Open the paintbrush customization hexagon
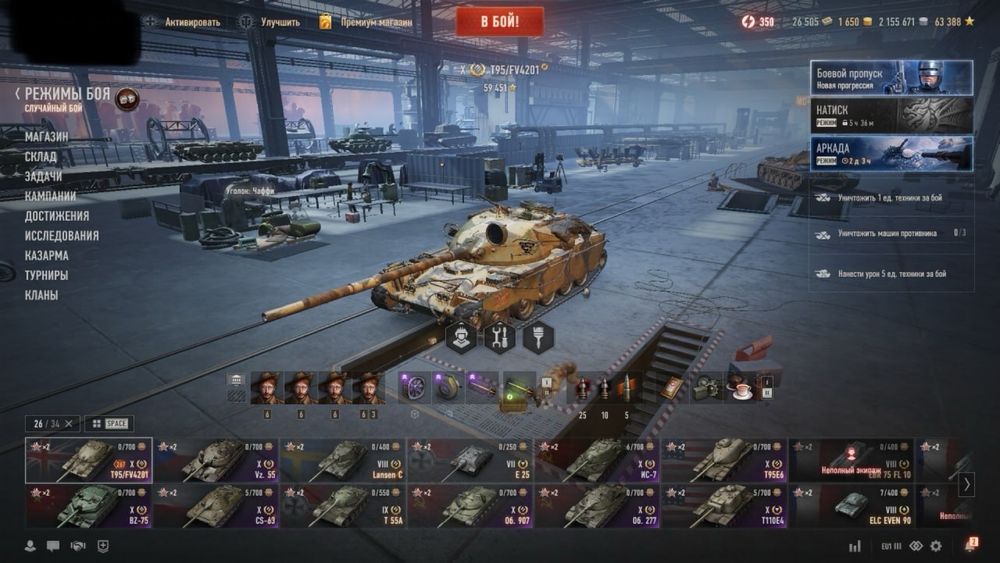Screen dimensions: 1000x563 point(538,337)
